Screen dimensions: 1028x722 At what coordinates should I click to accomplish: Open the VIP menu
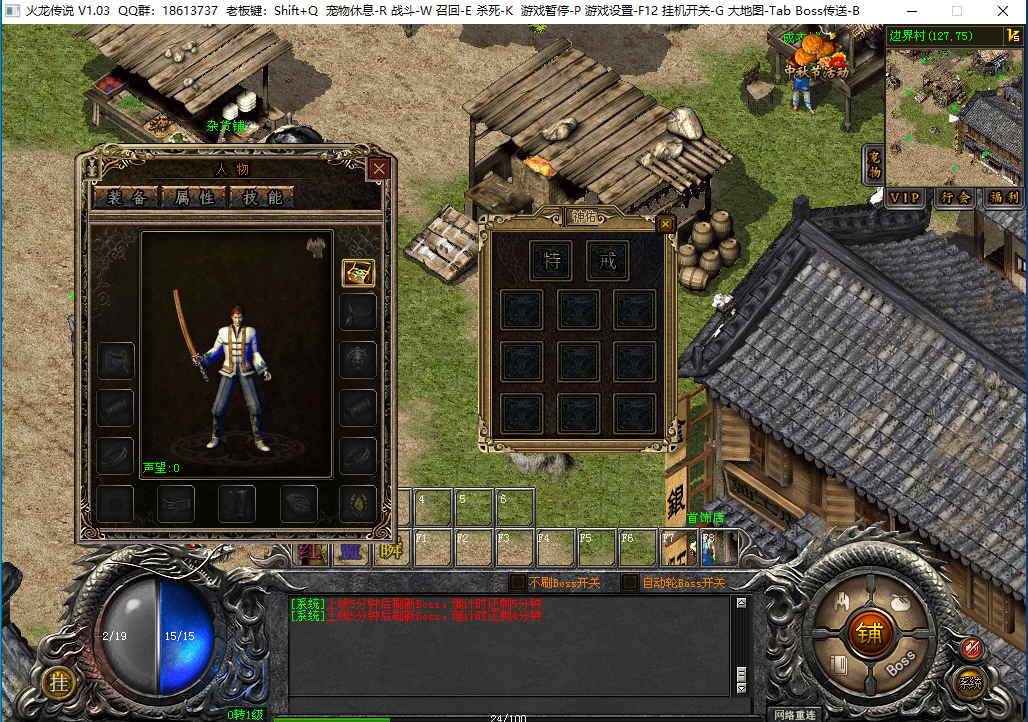905,197
